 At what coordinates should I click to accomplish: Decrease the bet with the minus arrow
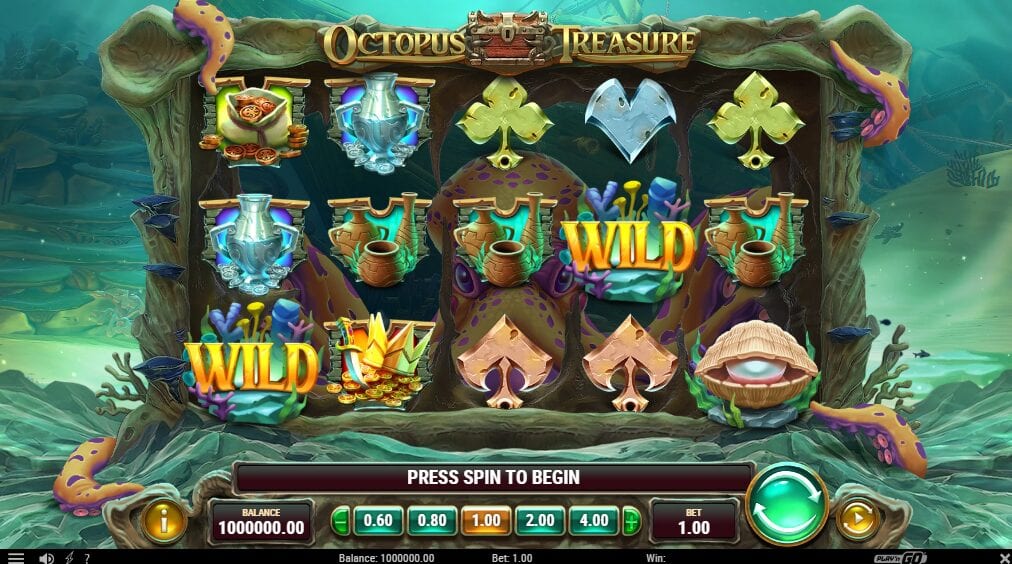[341, 520]
